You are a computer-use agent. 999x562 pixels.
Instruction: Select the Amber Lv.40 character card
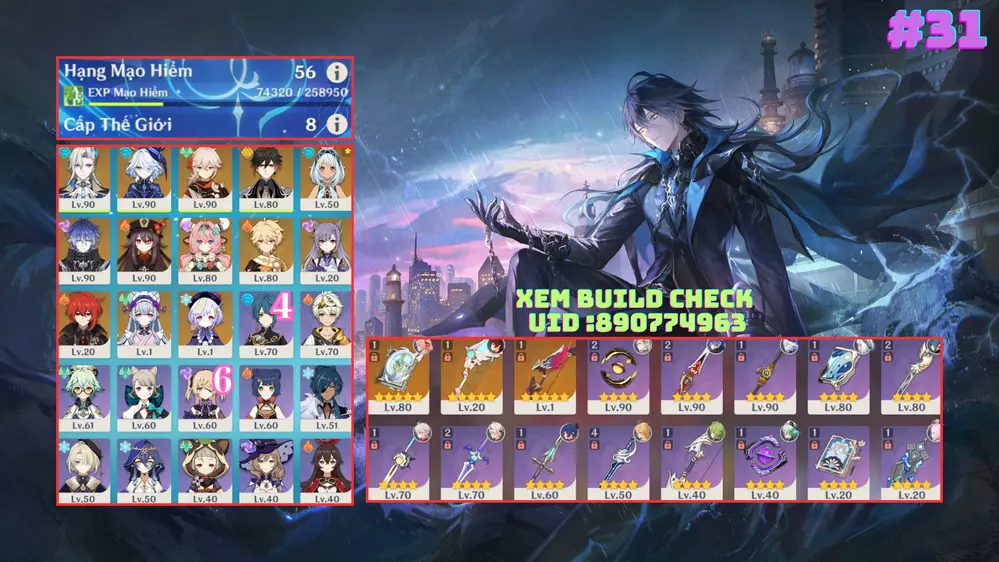(x=325, y=469)
